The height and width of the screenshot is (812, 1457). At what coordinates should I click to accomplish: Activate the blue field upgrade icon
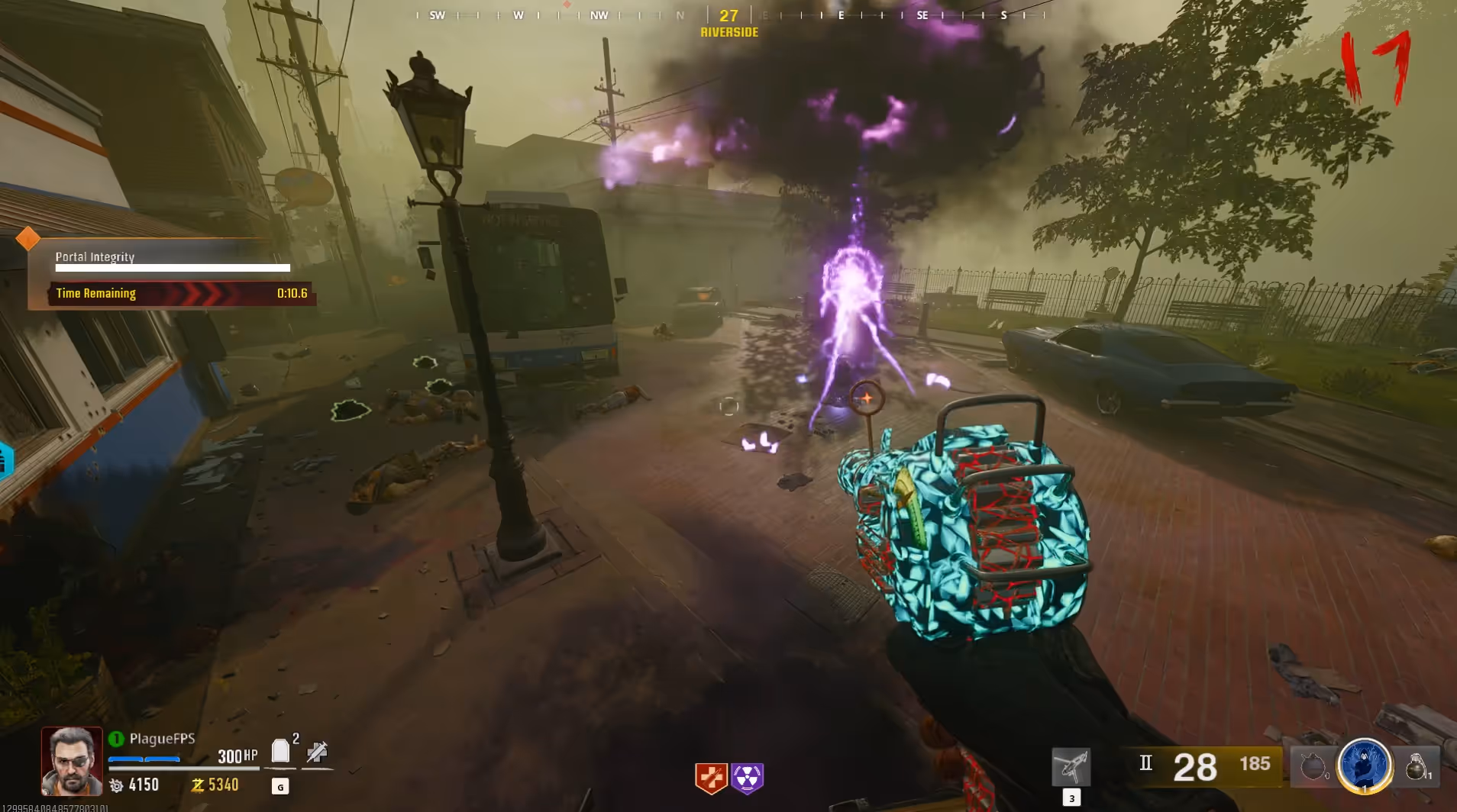coord(1365,765)
